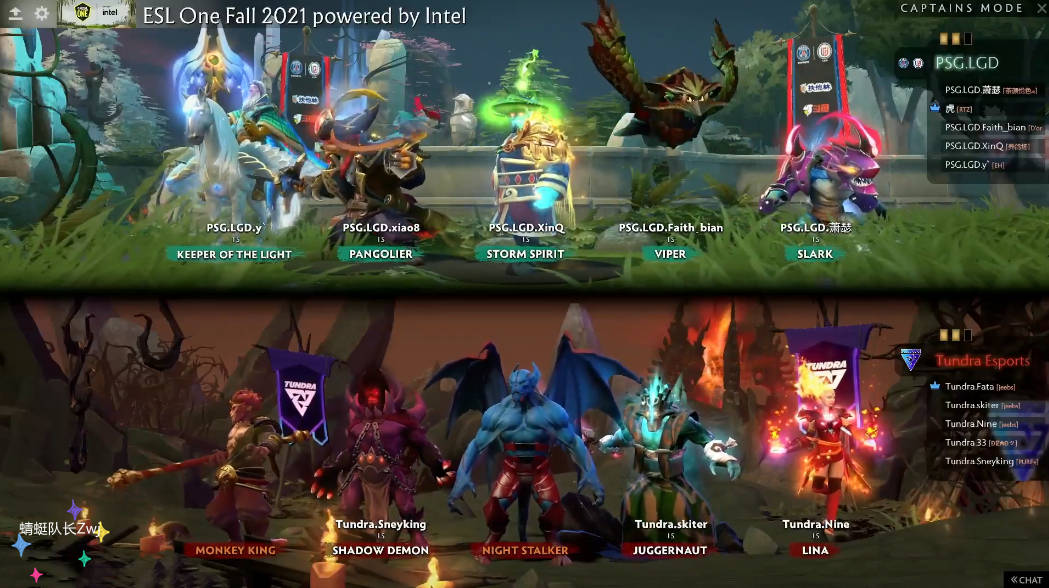Choose Tundra.Fata in the roster list

(970, 386)
